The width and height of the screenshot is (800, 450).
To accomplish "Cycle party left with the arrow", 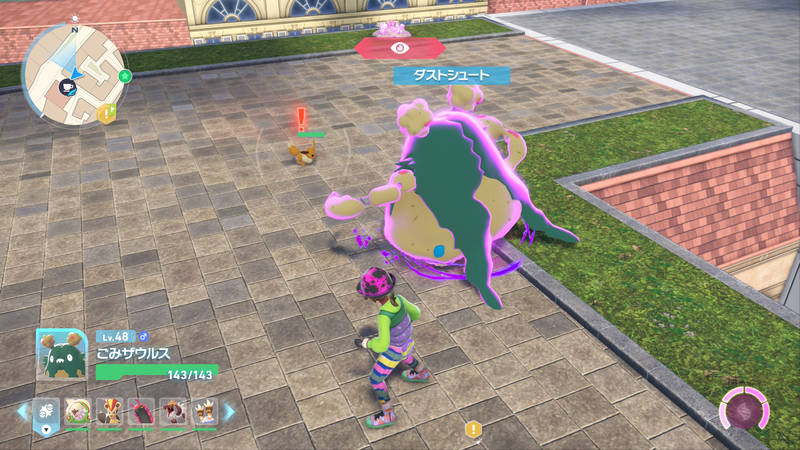I will (x=21, y=411).
